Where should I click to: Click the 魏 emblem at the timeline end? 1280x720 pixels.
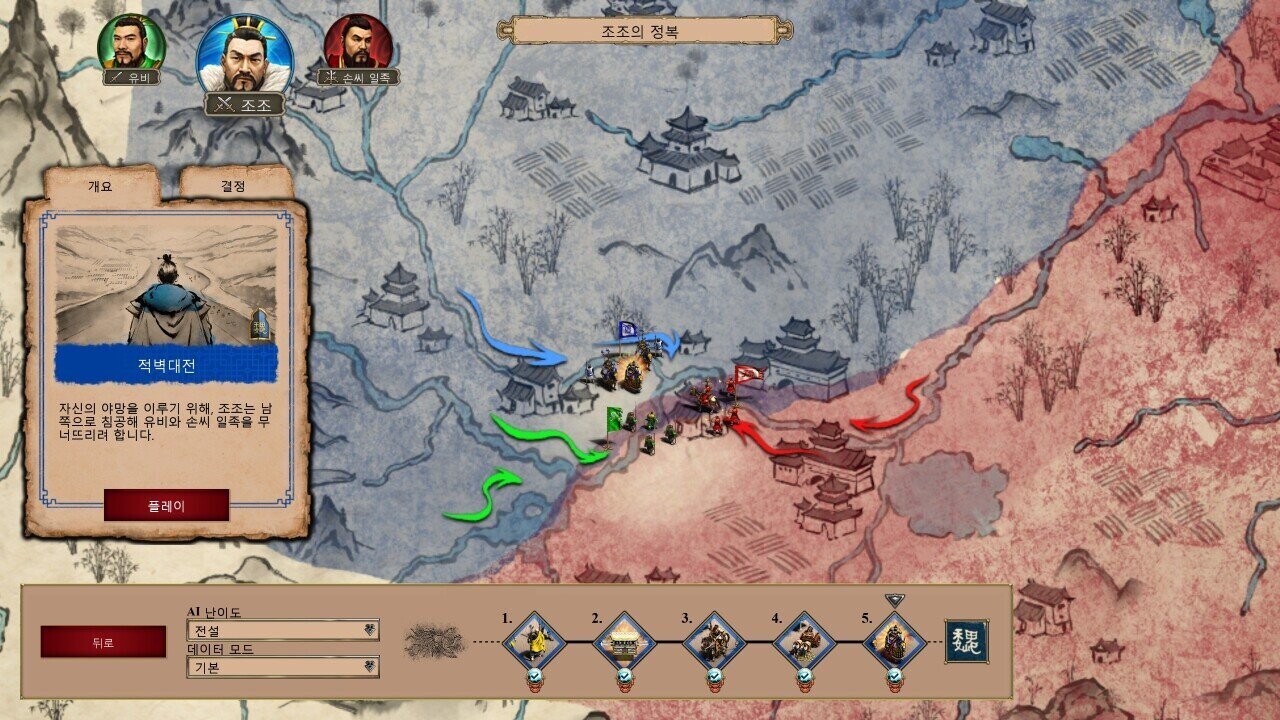coord(966,641)
